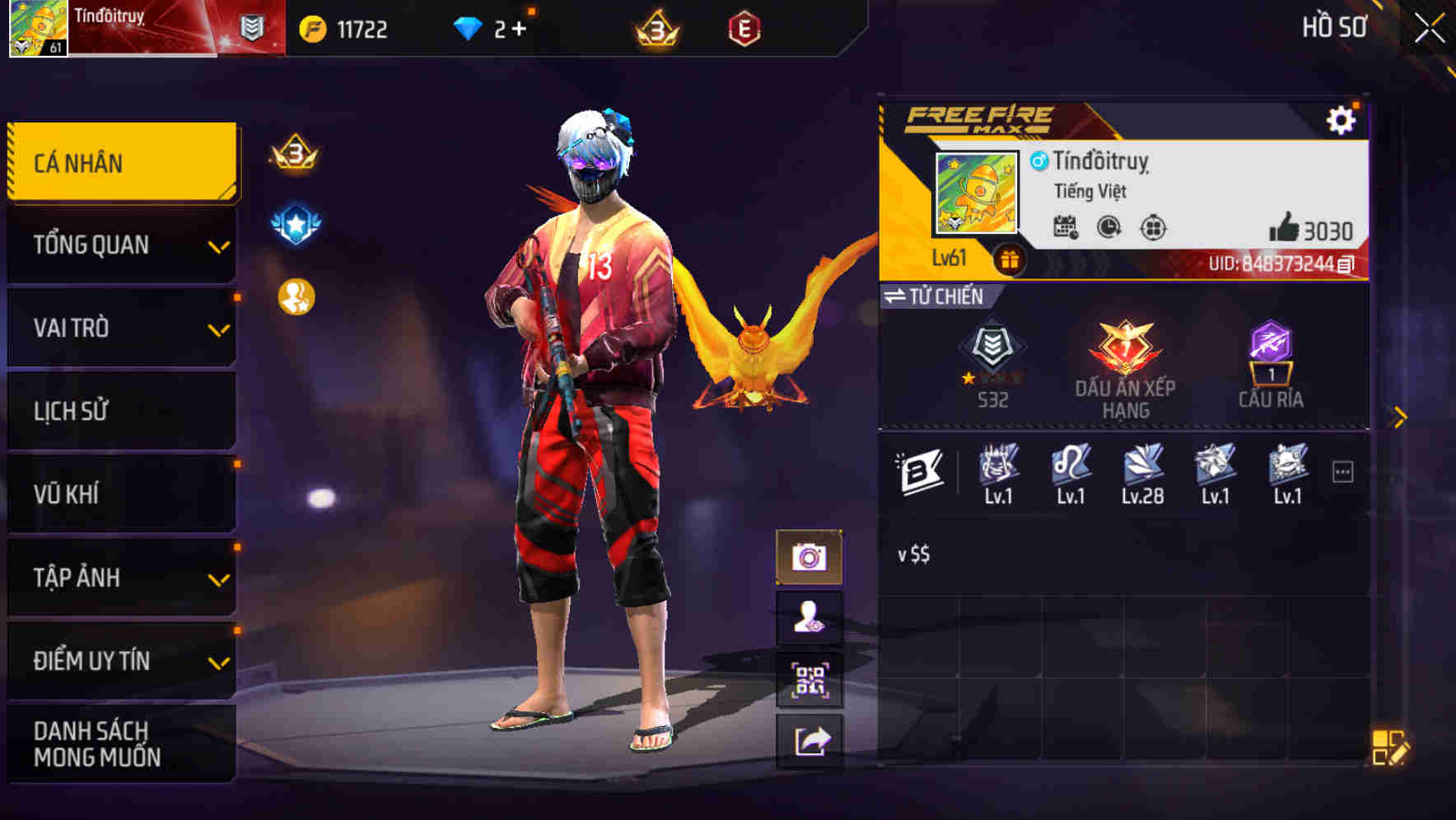Open the avatar change icon below the camera
Image resolution: width=1456 pixels, height=820 pixels.
(x=811, y=616)
